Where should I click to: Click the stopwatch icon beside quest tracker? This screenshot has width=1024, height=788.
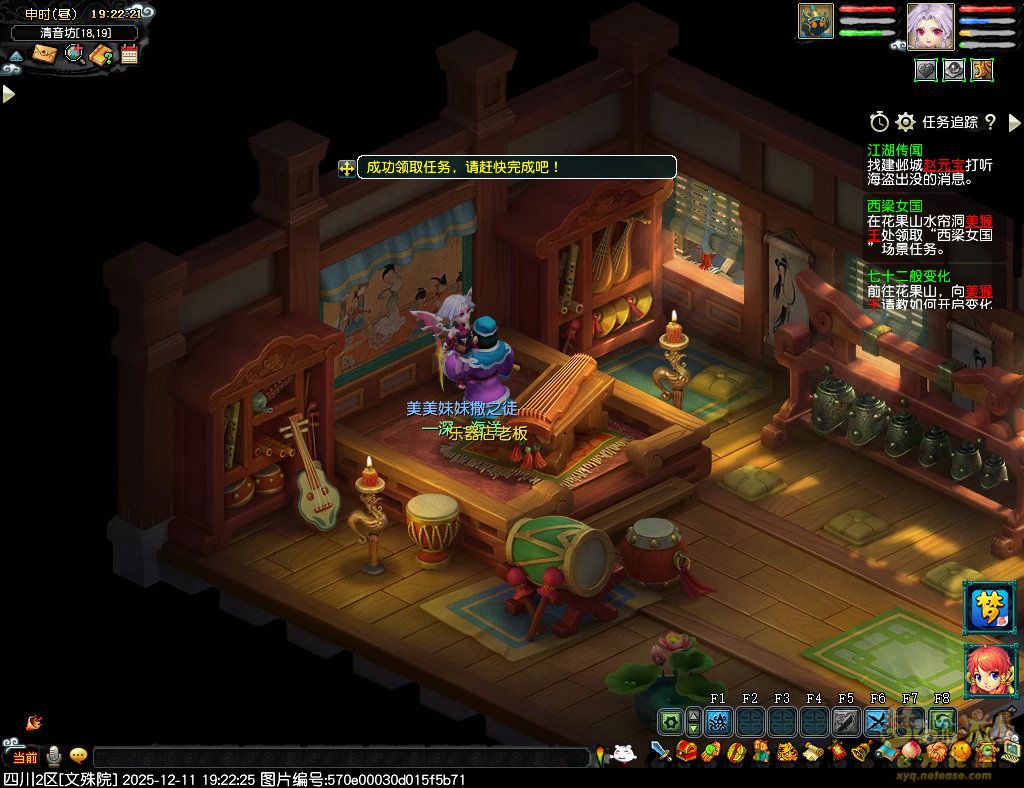[x=879, y=122]
